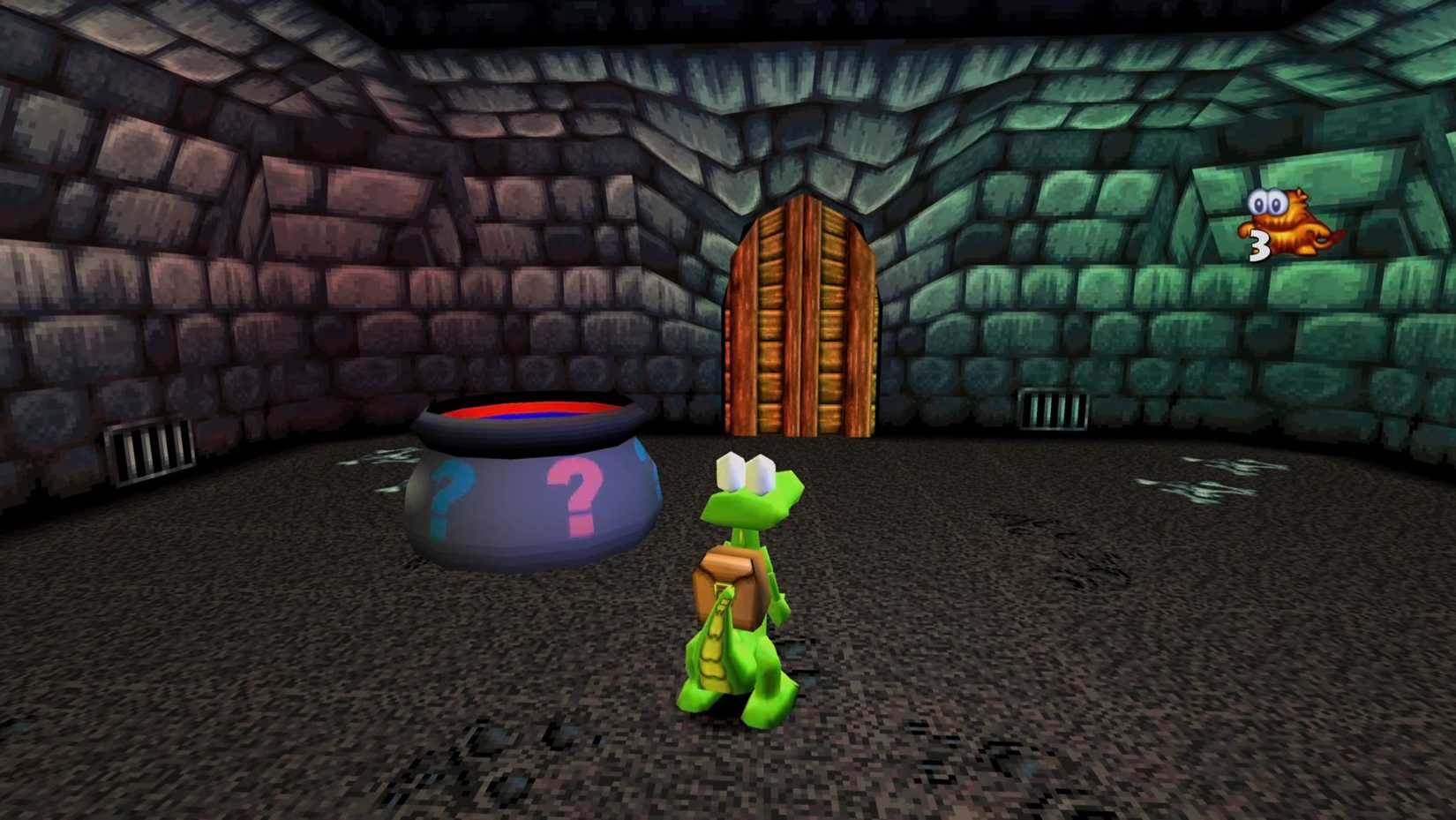Click Croc's green tail
This screenshot has width=1456, height=820.
715,653
